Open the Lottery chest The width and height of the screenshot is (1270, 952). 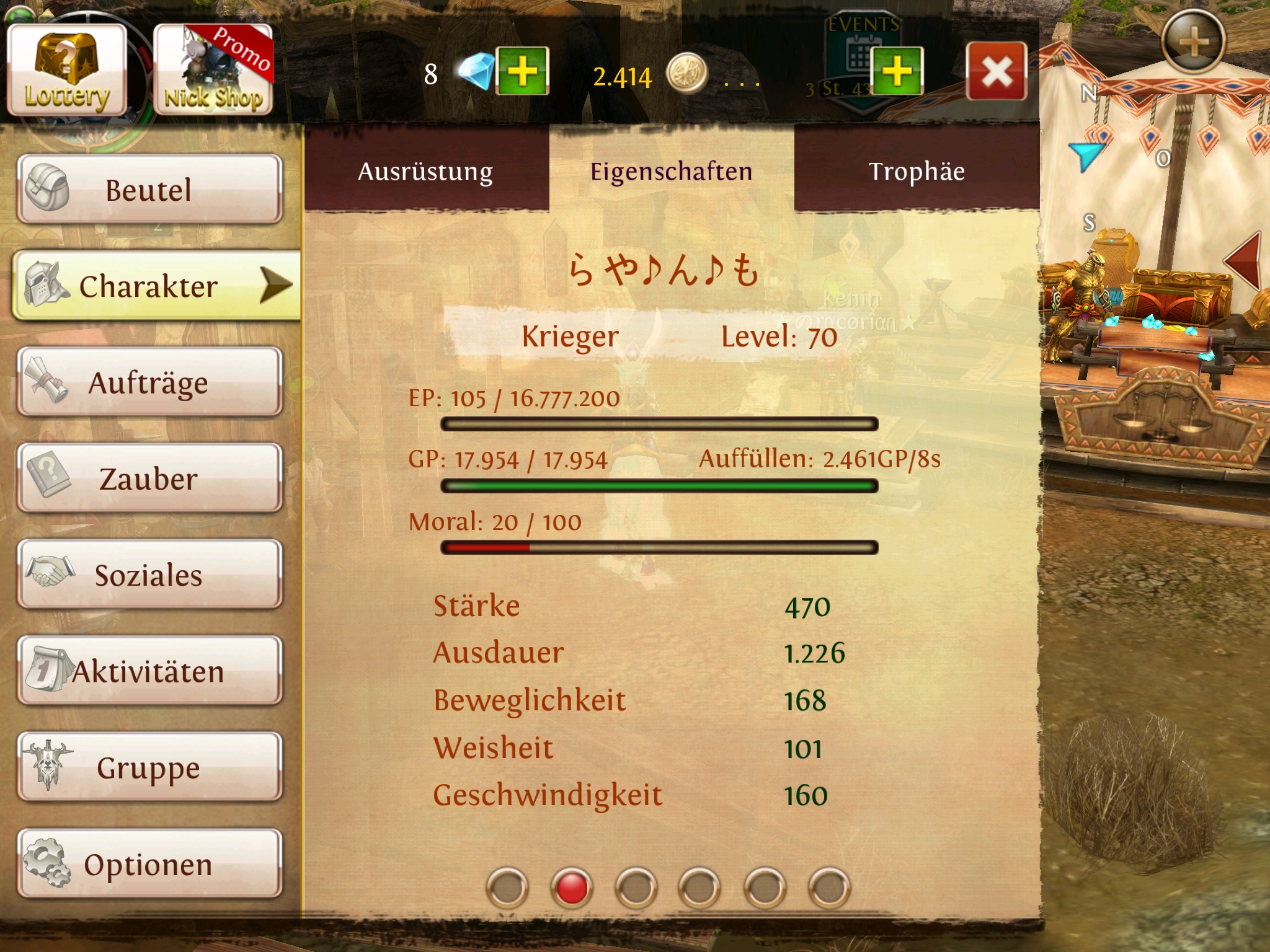pyautogui.click(x=67, y=71)
